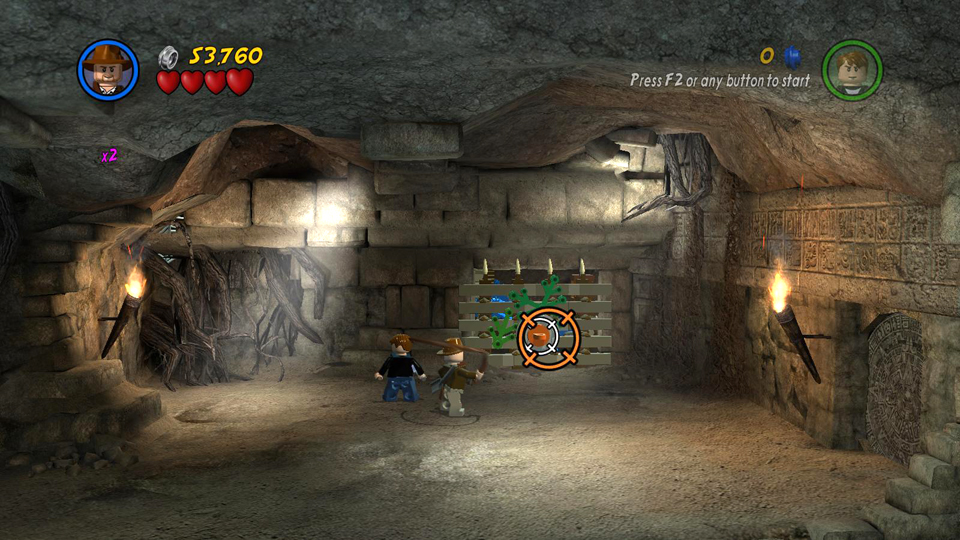Click the Indiana Jones player one portrait
Image resolution: width=960 pixels, height=540 pixels.
pos(107,69)
